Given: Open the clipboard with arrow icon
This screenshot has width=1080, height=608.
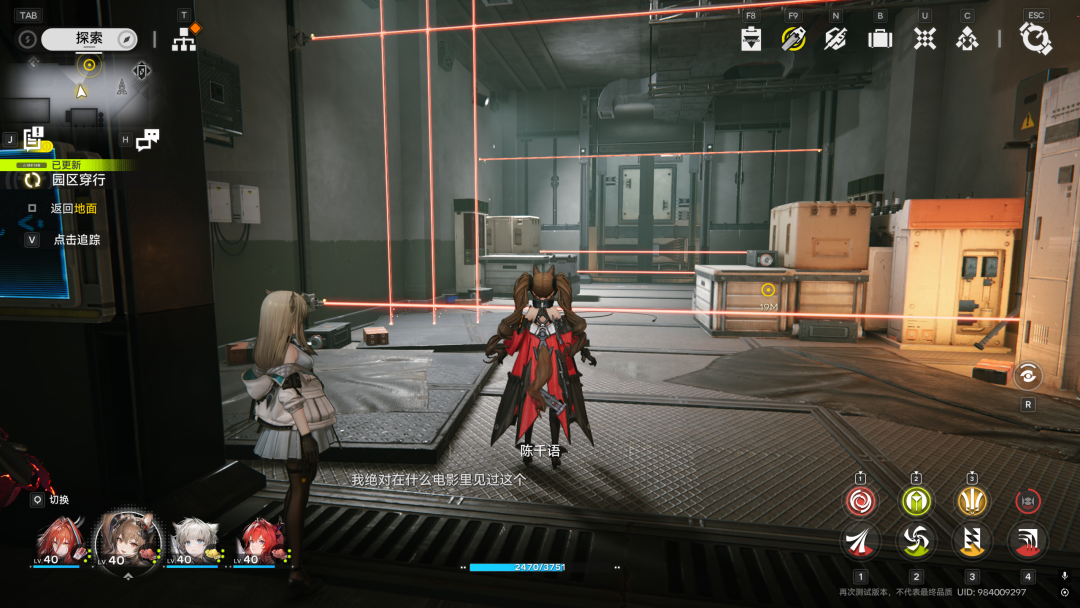Looking at the screenshot, I should 751,39.
